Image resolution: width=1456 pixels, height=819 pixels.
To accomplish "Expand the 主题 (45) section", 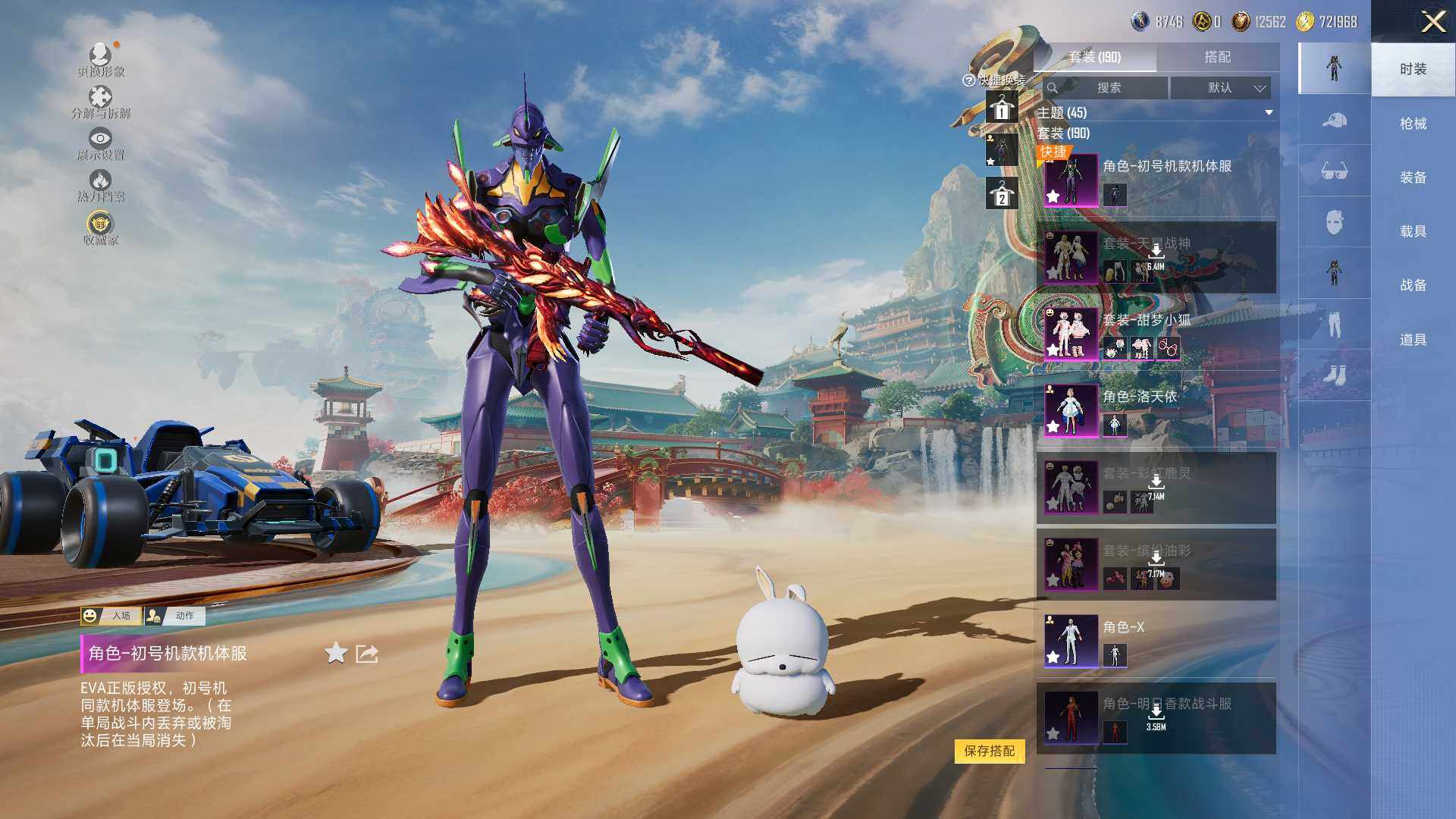I will click(x=1269, y=113).
